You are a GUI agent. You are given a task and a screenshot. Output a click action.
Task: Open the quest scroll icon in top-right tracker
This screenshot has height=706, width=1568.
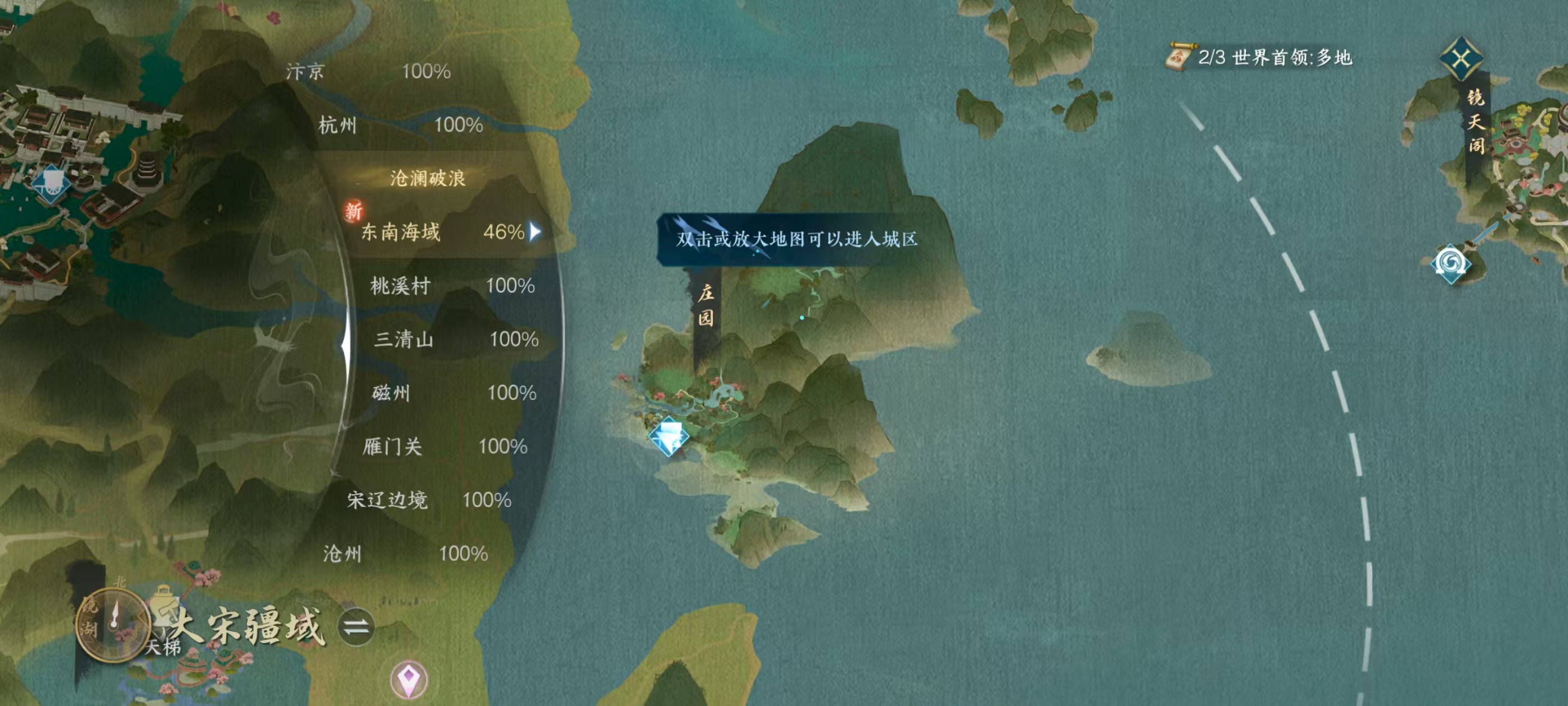tap(1180, 56)
